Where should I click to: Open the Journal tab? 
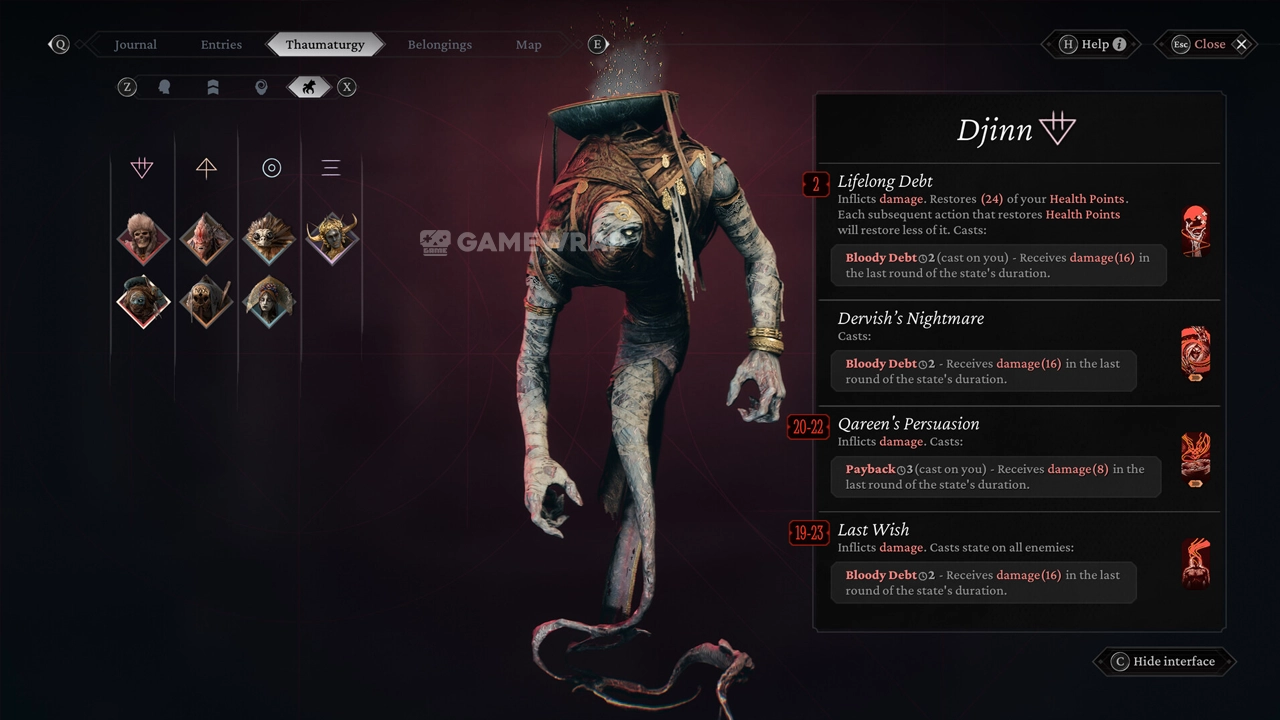point(135,44)
